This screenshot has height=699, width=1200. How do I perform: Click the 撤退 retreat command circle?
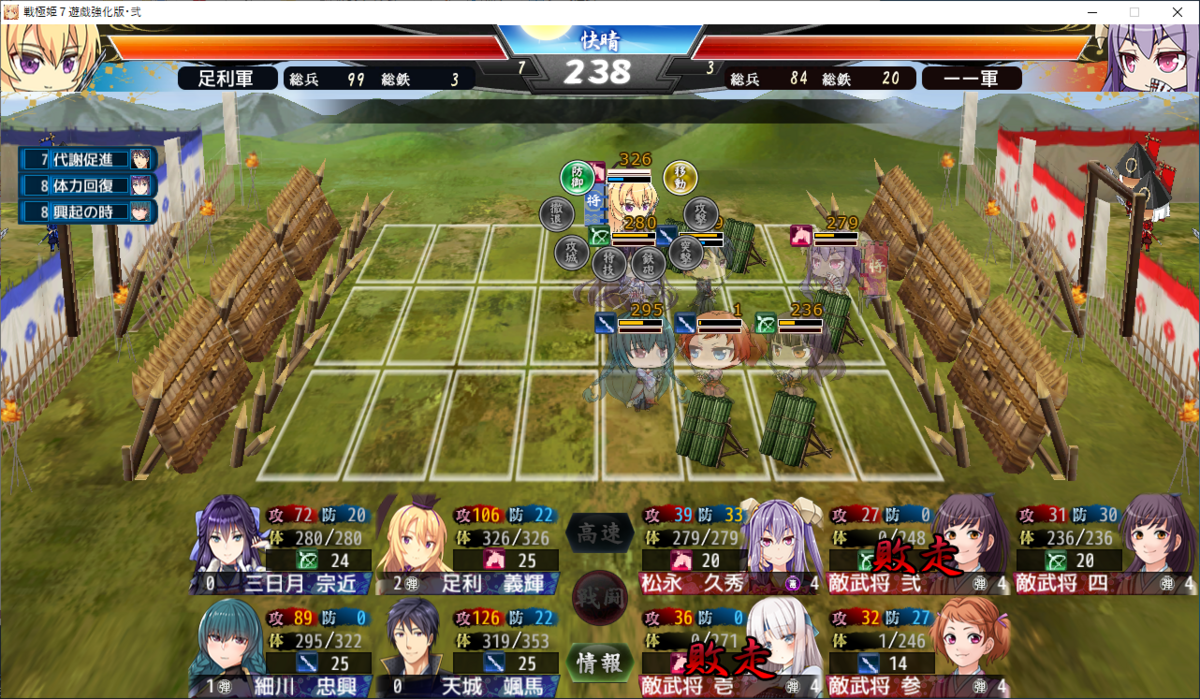point(556,213)
